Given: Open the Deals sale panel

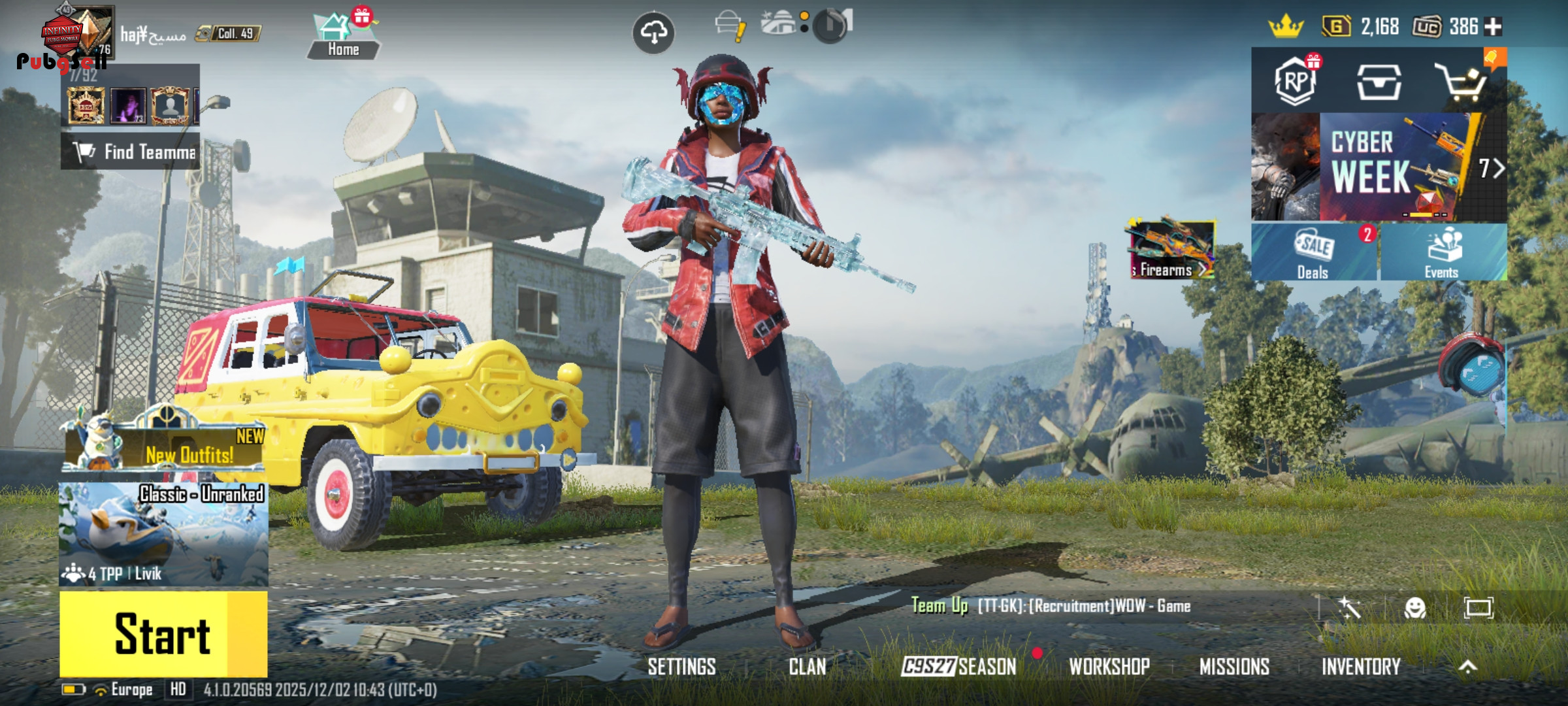Looking at the screenshot, I should (x=1314, y=253).
